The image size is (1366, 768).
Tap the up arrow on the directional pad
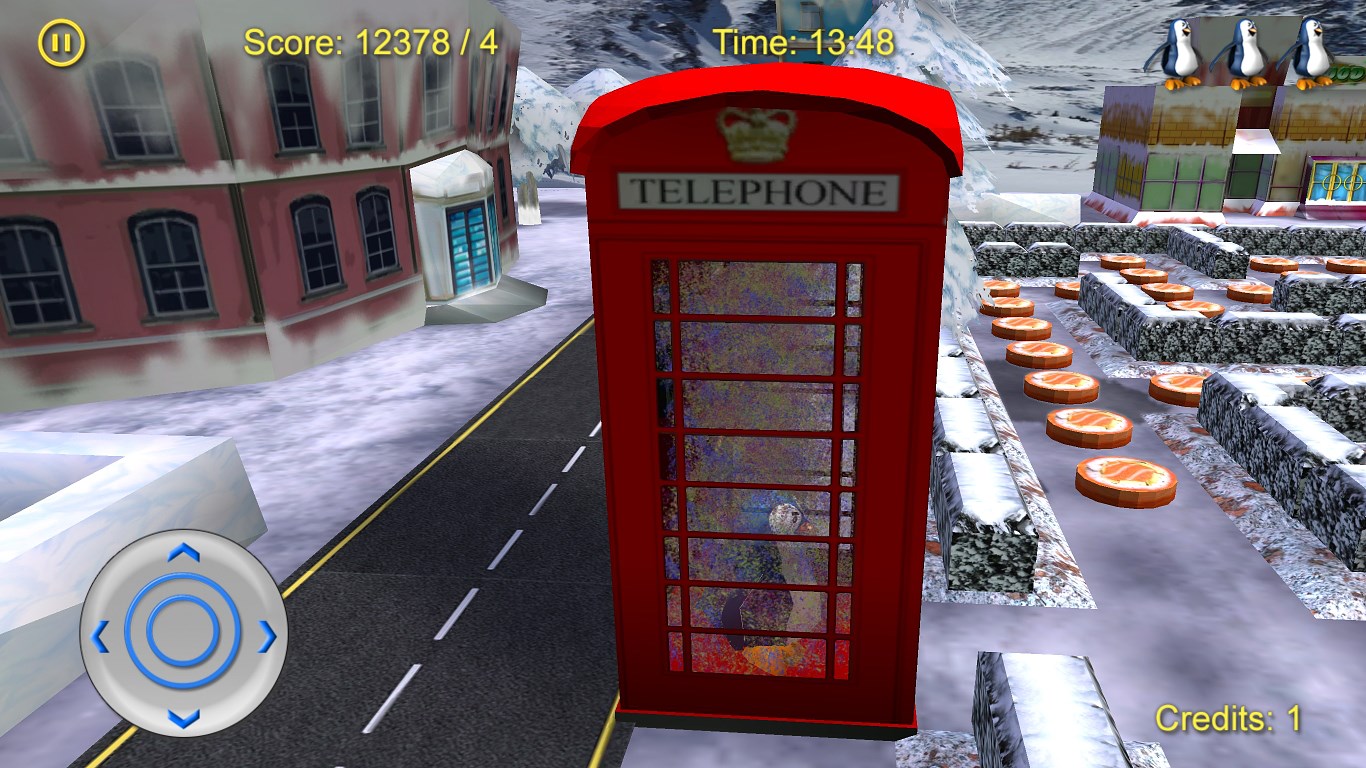point(183,552)
